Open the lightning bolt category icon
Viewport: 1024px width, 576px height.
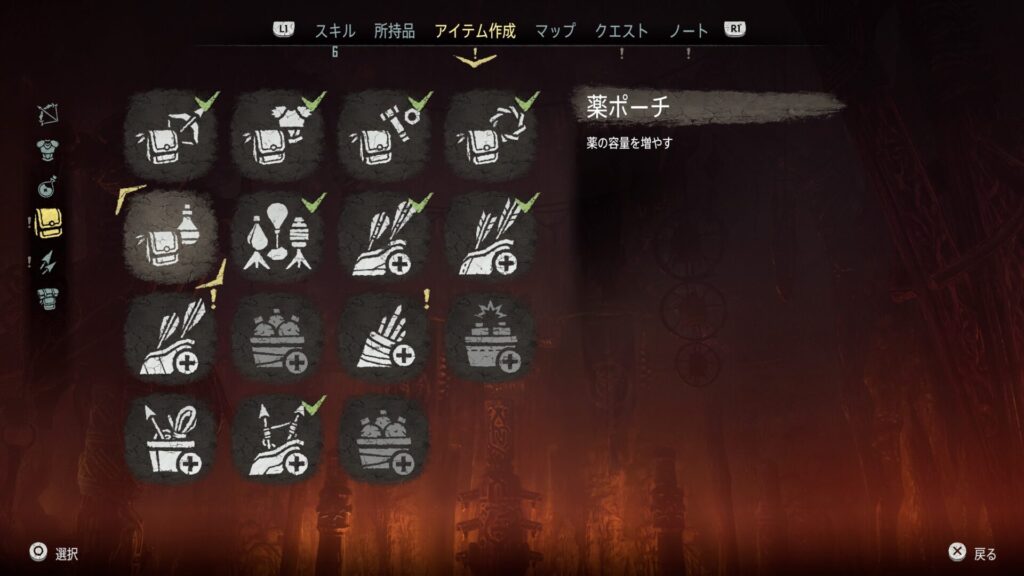tap(48, 262)
